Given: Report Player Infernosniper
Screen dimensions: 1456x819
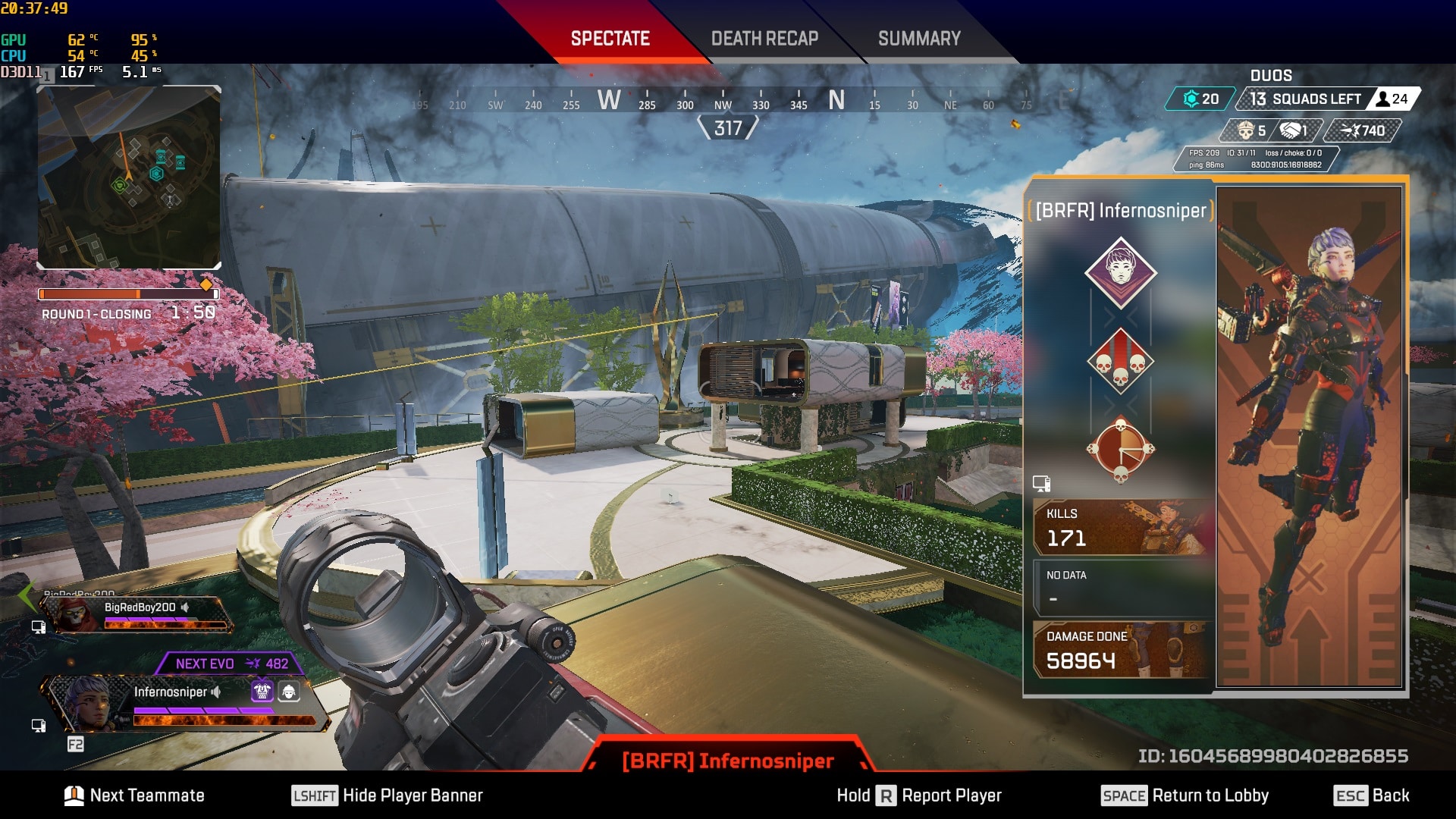Looking at the screenshot, I should tap(919, 795).
